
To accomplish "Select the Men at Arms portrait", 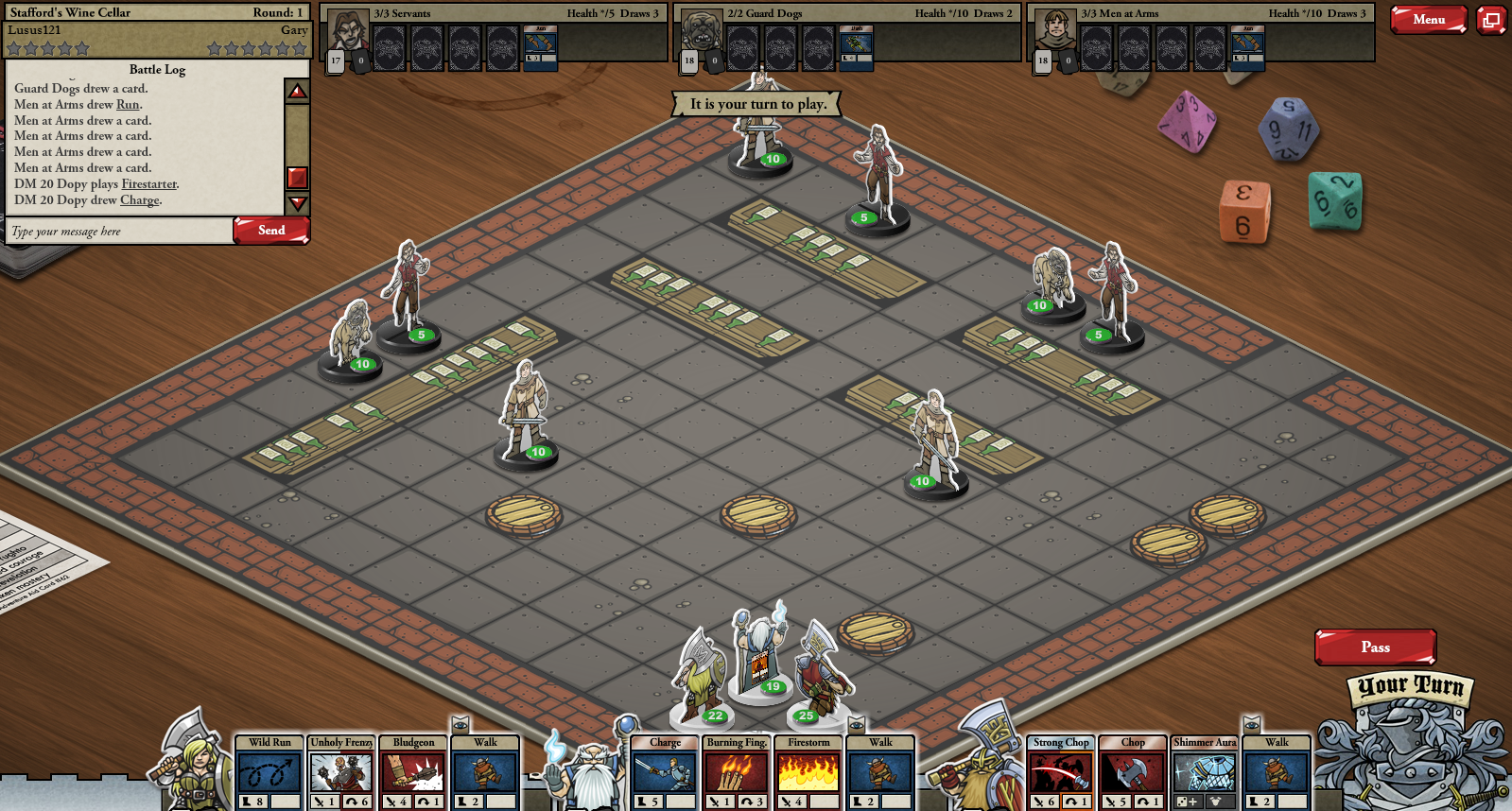I will [1055, 31].
